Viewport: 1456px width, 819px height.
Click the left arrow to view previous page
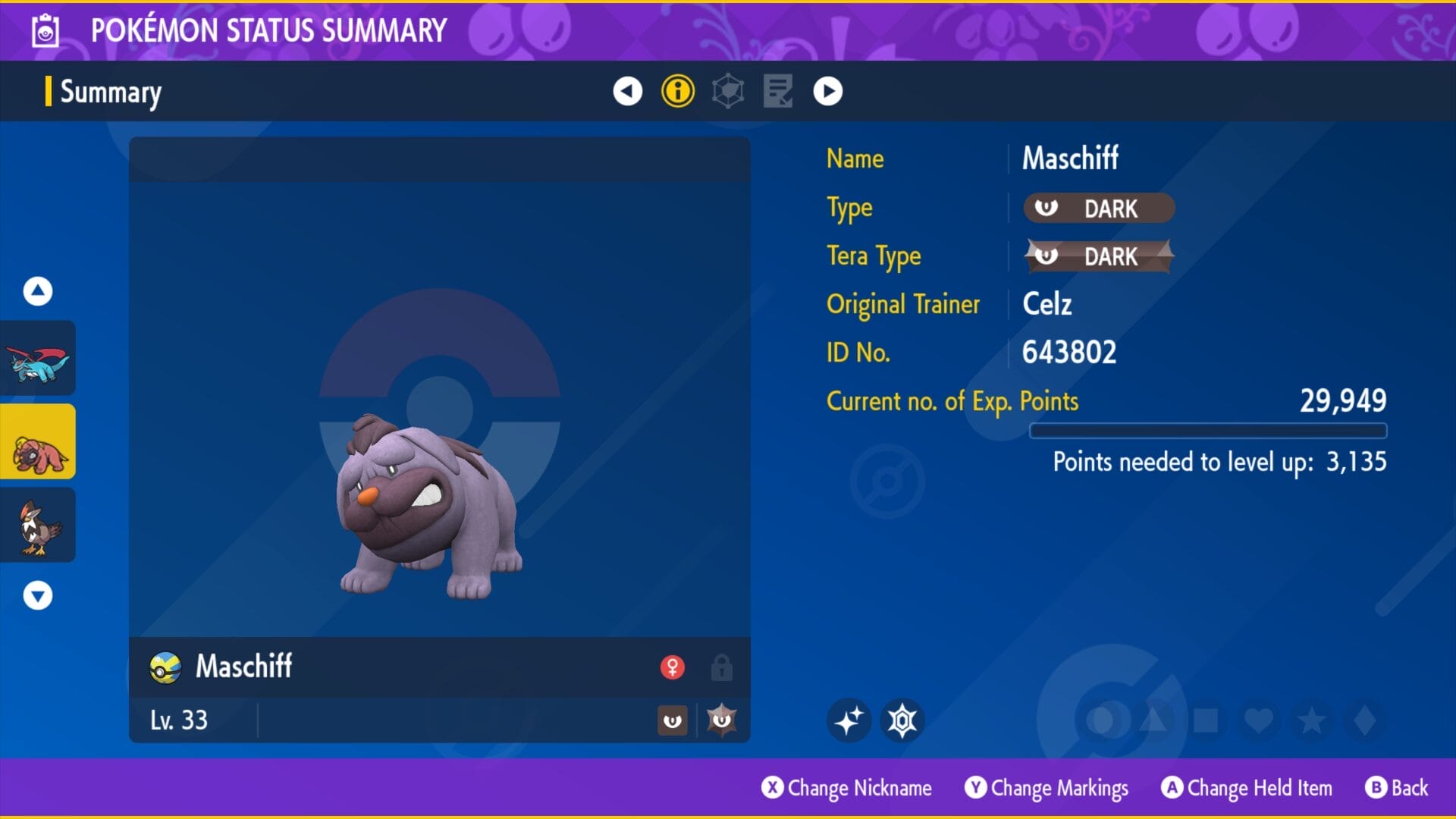pyautogui.click(x=627, y=91)
